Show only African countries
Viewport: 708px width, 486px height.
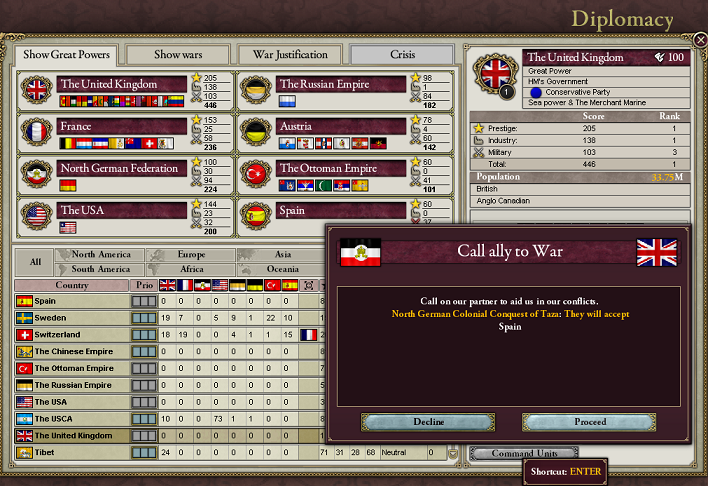pyautogui.click(x=190, y=269)
